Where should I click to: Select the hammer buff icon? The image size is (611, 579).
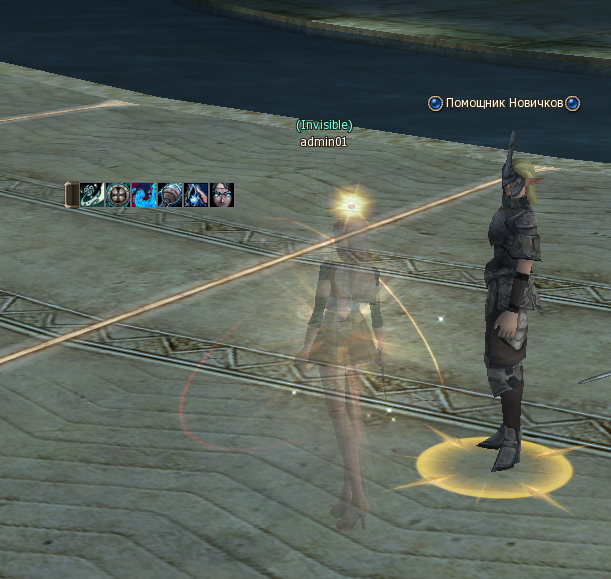coord(170,194)
